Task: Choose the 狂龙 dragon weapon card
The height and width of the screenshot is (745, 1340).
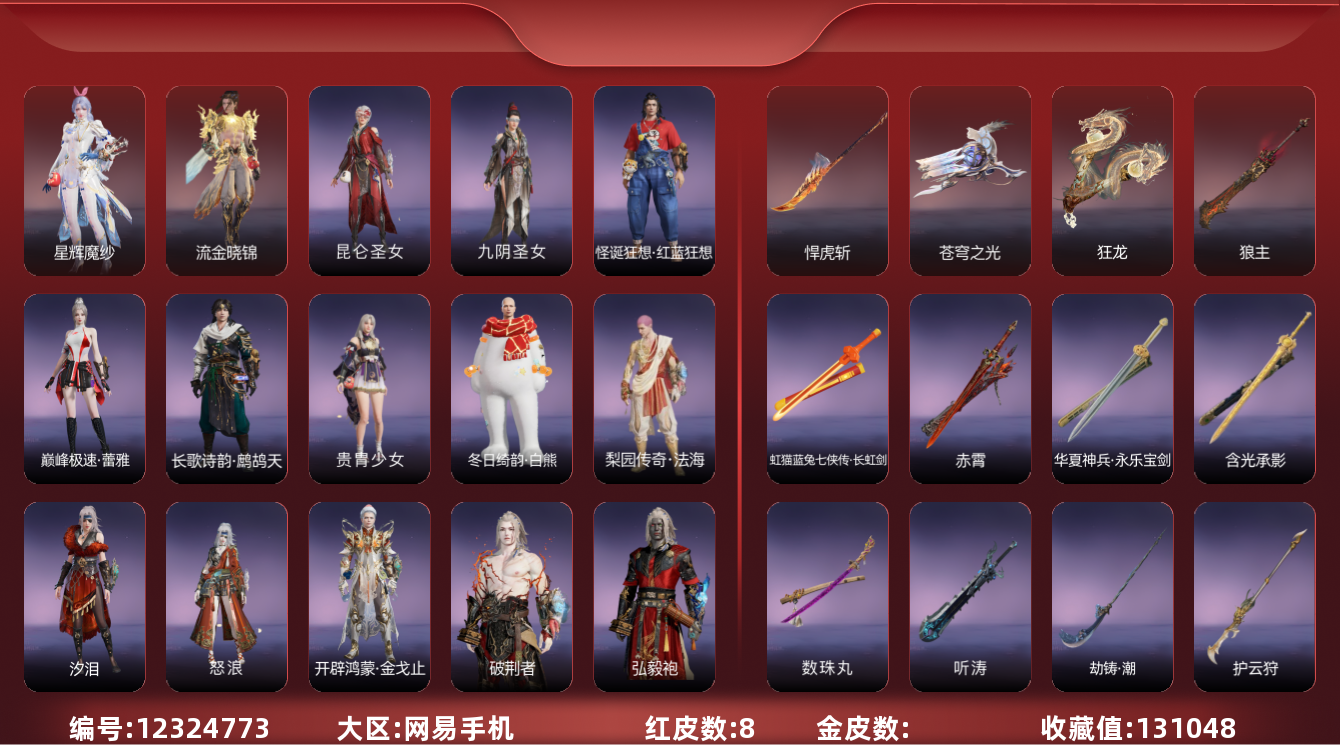Action: pyautogui.click(x=1112, y=180)
